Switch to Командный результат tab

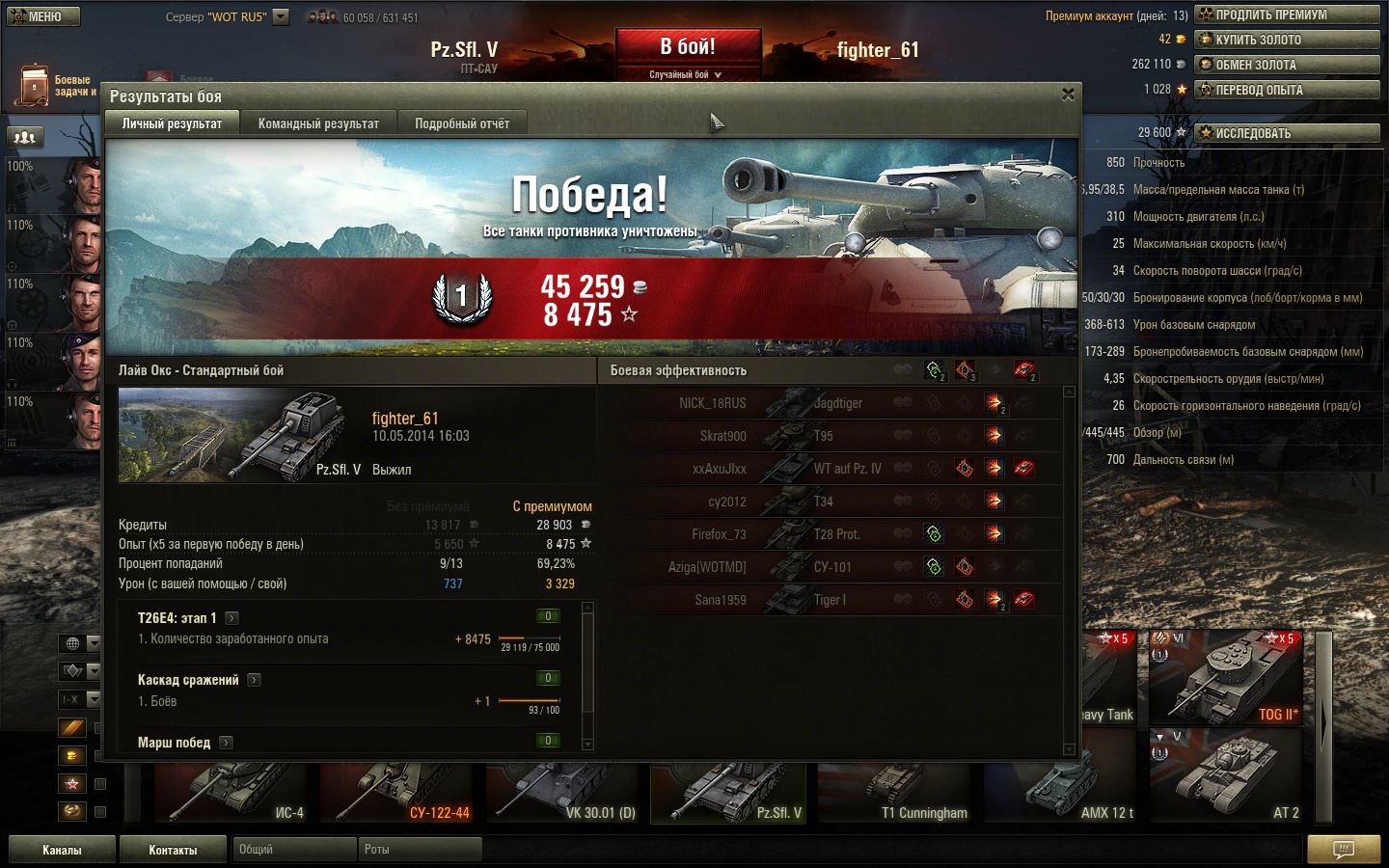318,123
